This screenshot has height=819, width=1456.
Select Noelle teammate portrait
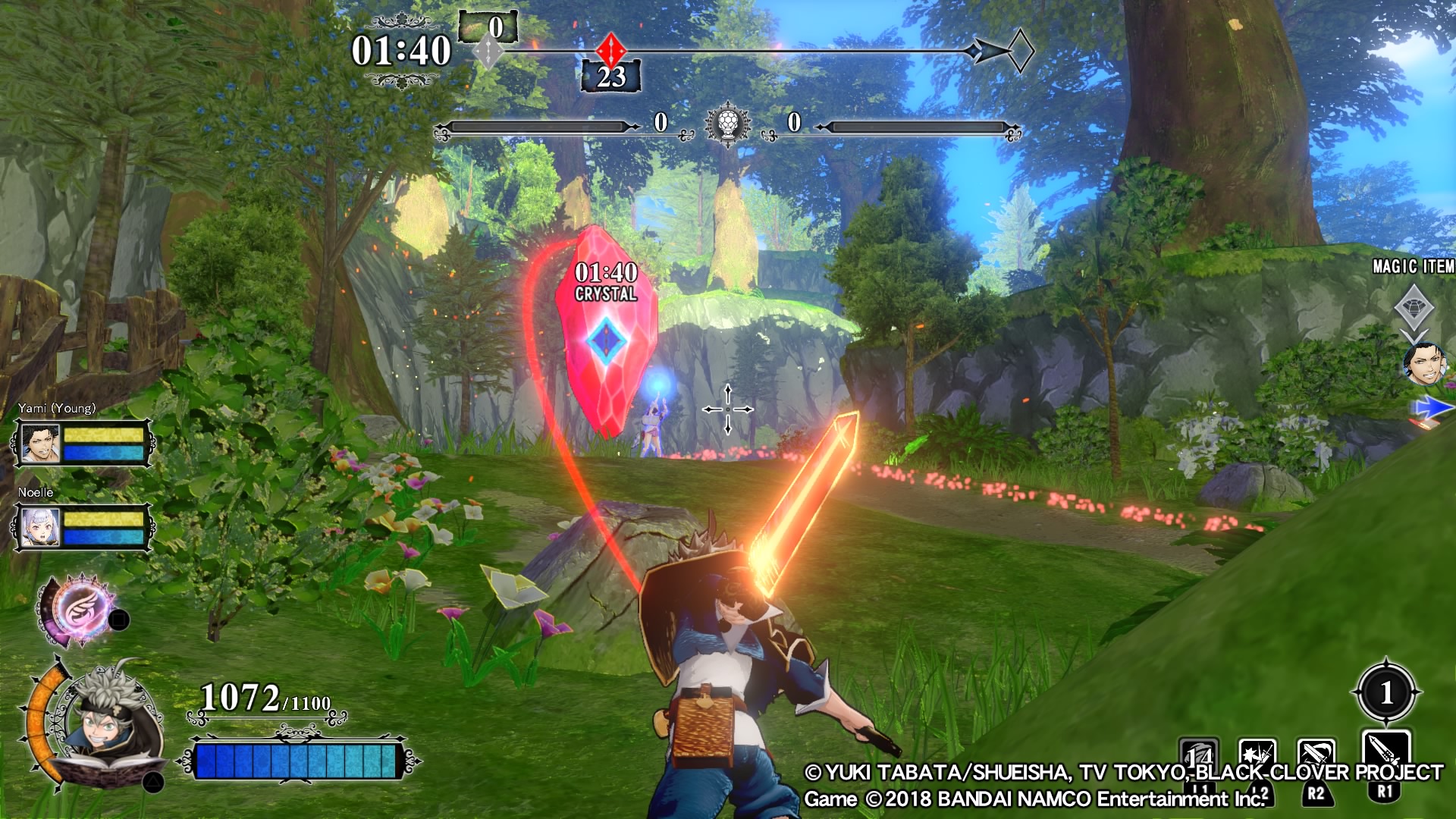point(40,527)
